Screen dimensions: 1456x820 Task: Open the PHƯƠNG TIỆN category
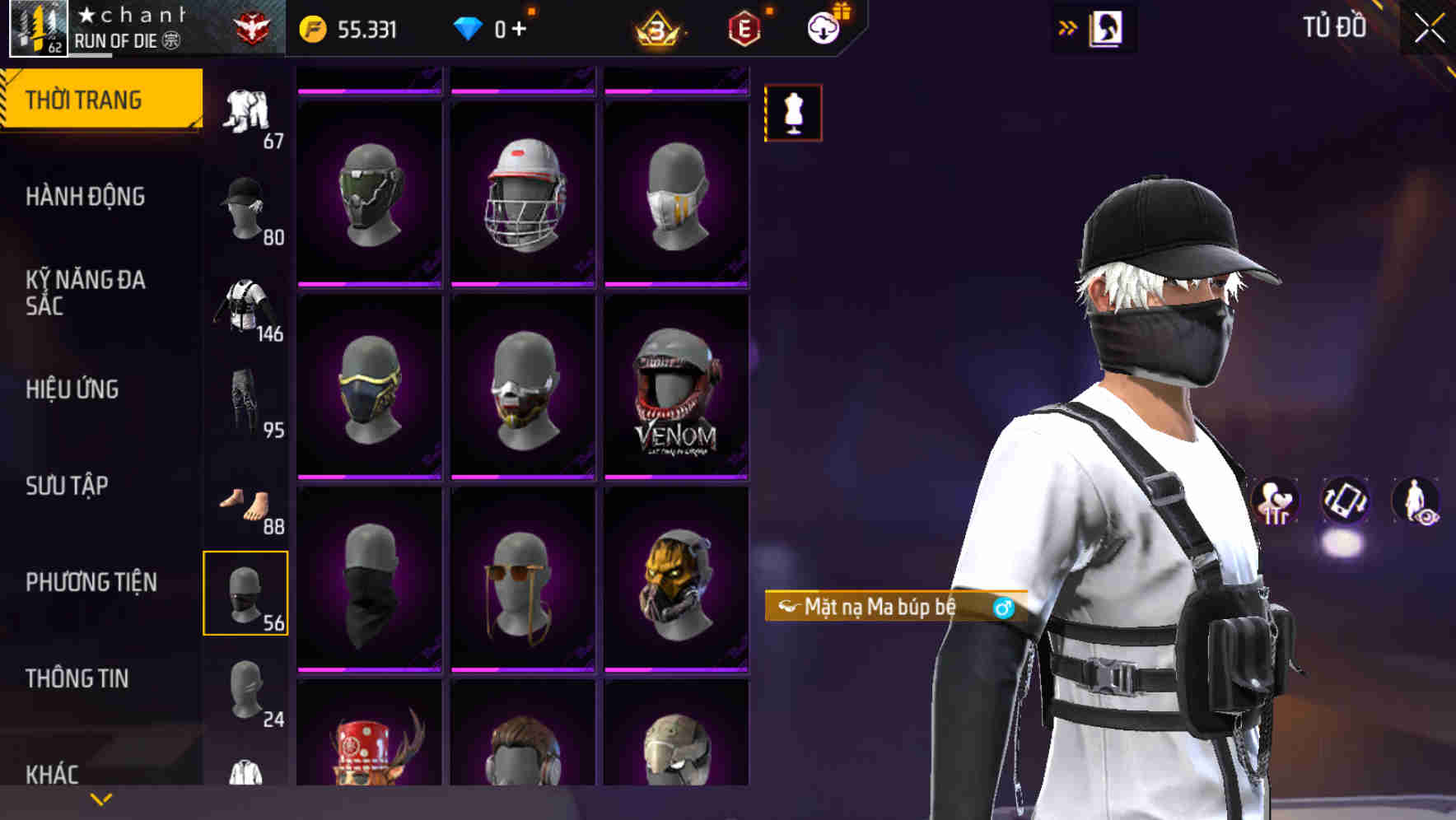(x=91, y=582)
